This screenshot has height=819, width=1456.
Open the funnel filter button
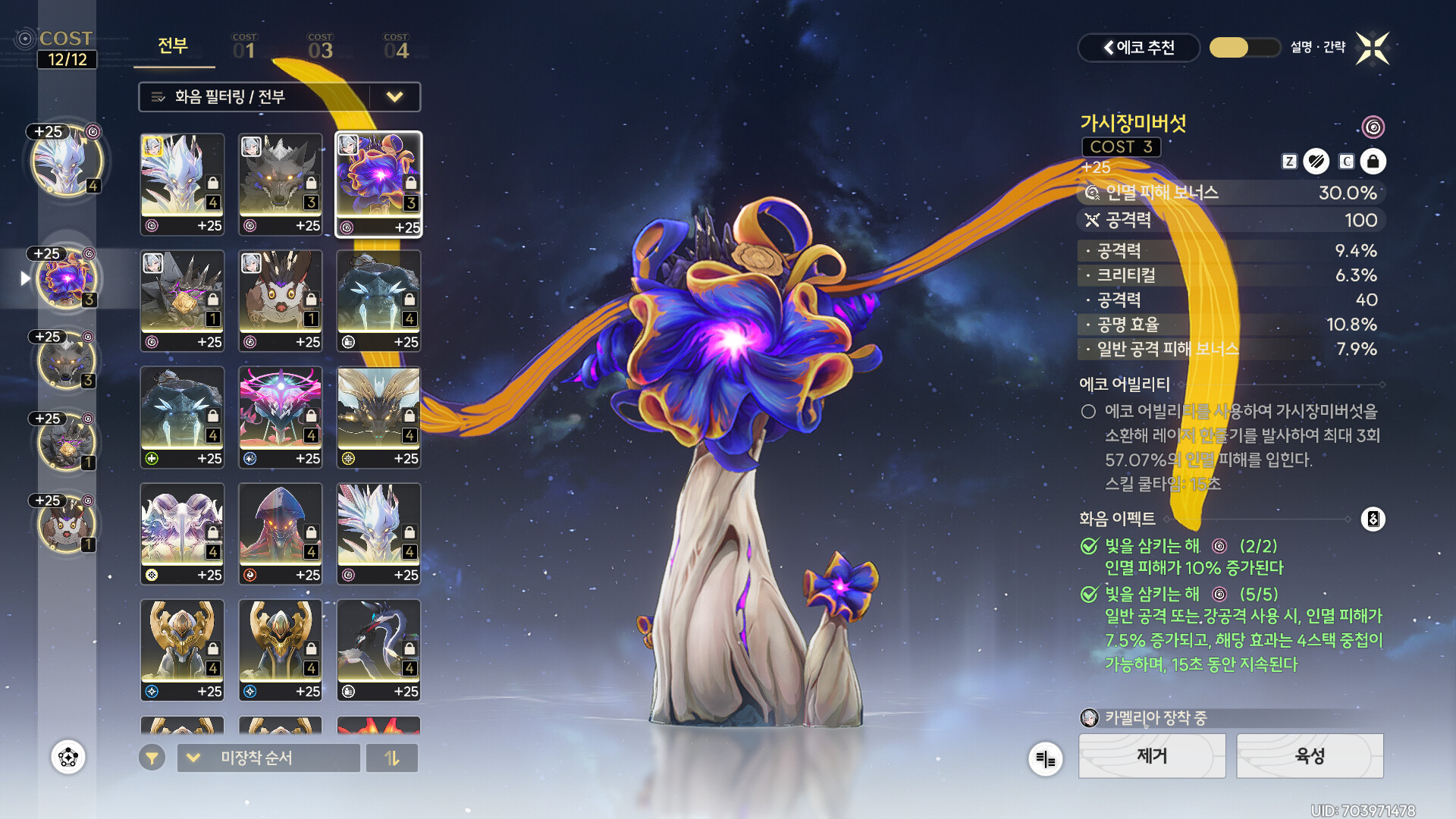coord(152,758)
